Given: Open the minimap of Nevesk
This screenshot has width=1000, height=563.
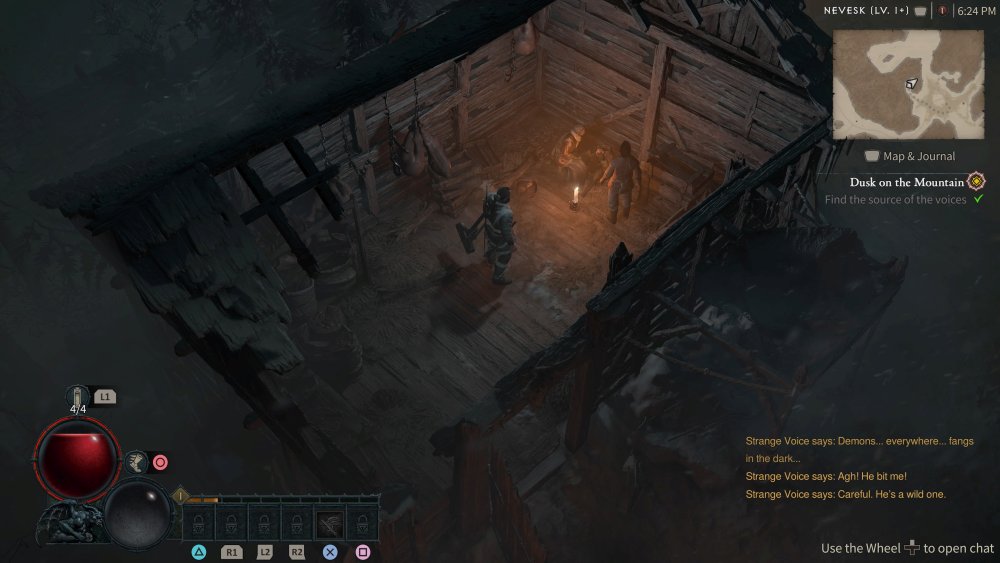Looking at the screenshot, I should (908, 84).
